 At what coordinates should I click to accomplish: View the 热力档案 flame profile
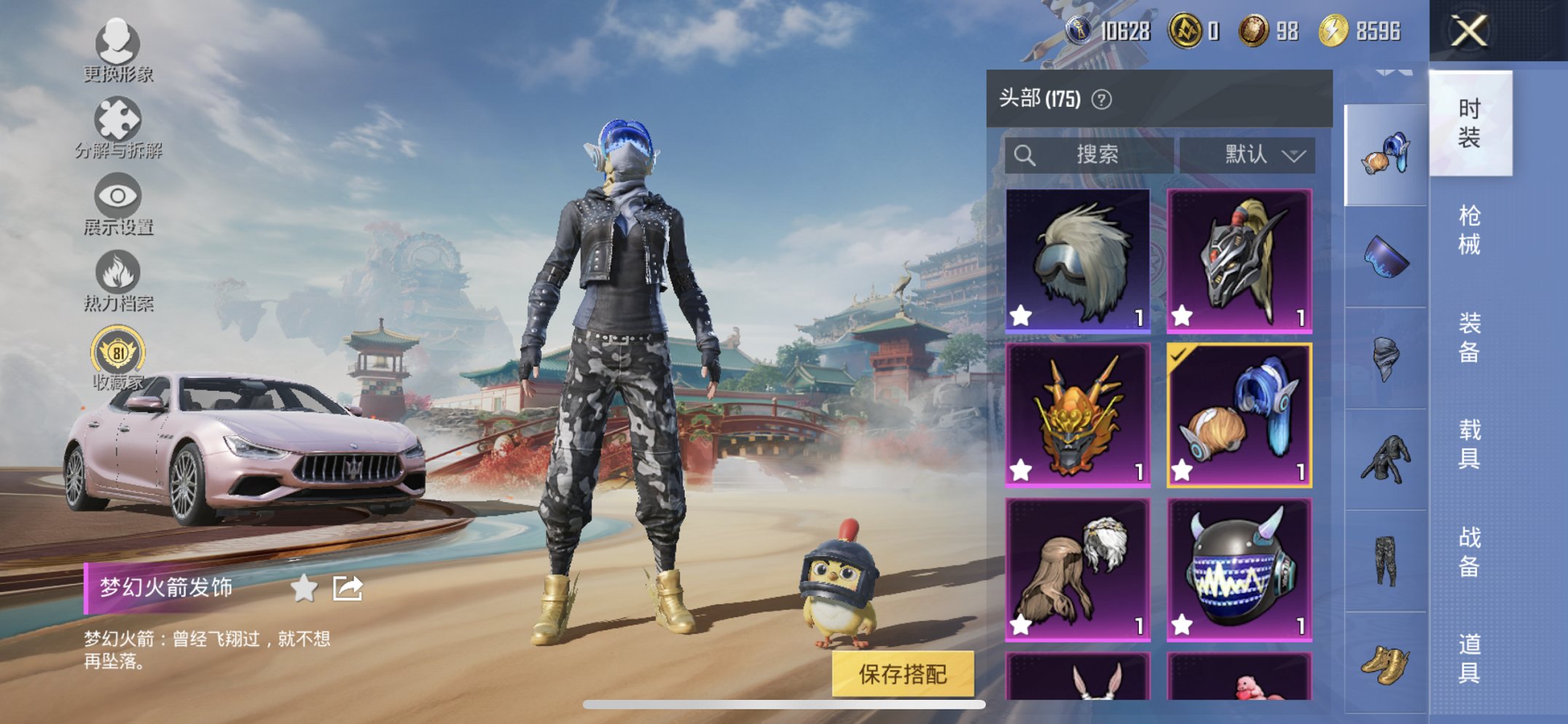pyautogui.click(x=117, y=279)
